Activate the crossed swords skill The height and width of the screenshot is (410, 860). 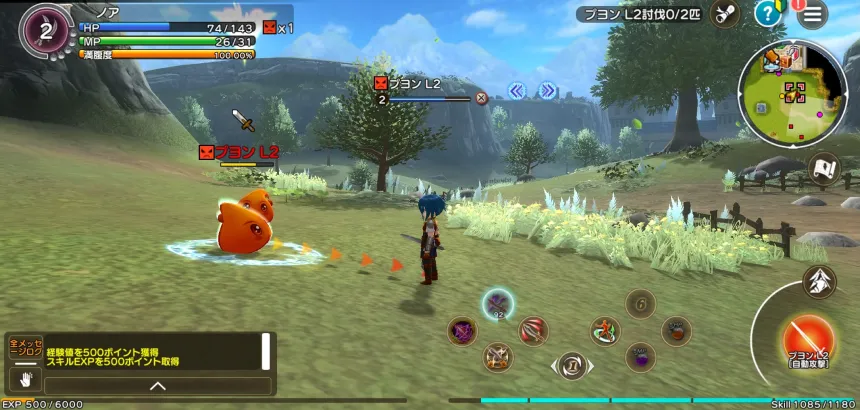coord(497,357)
